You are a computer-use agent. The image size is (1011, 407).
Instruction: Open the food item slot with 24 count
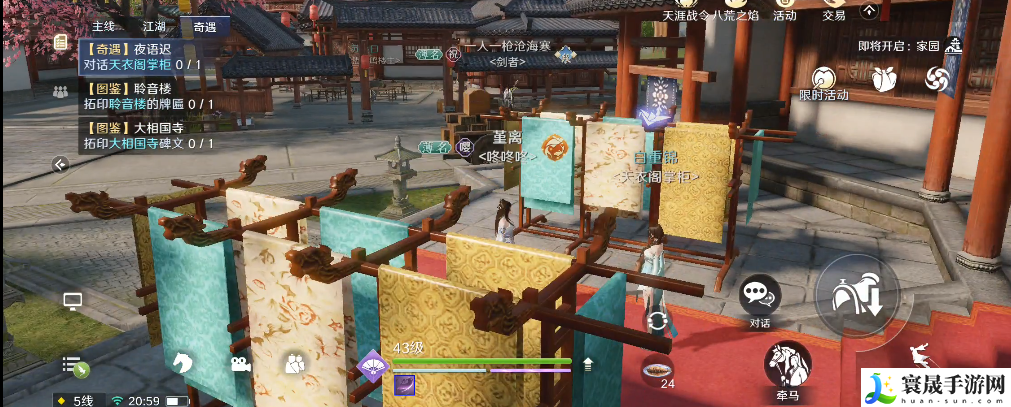pos(657,368)
